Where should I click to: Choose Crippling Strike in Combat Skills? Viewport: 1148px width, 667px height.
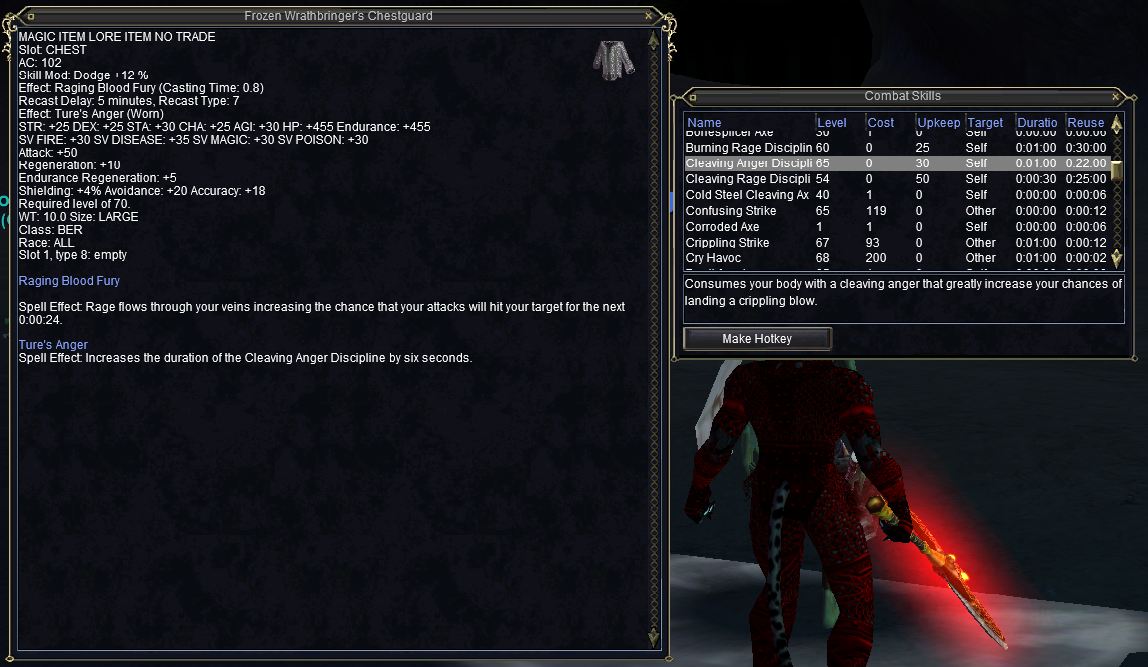[728, 243]
